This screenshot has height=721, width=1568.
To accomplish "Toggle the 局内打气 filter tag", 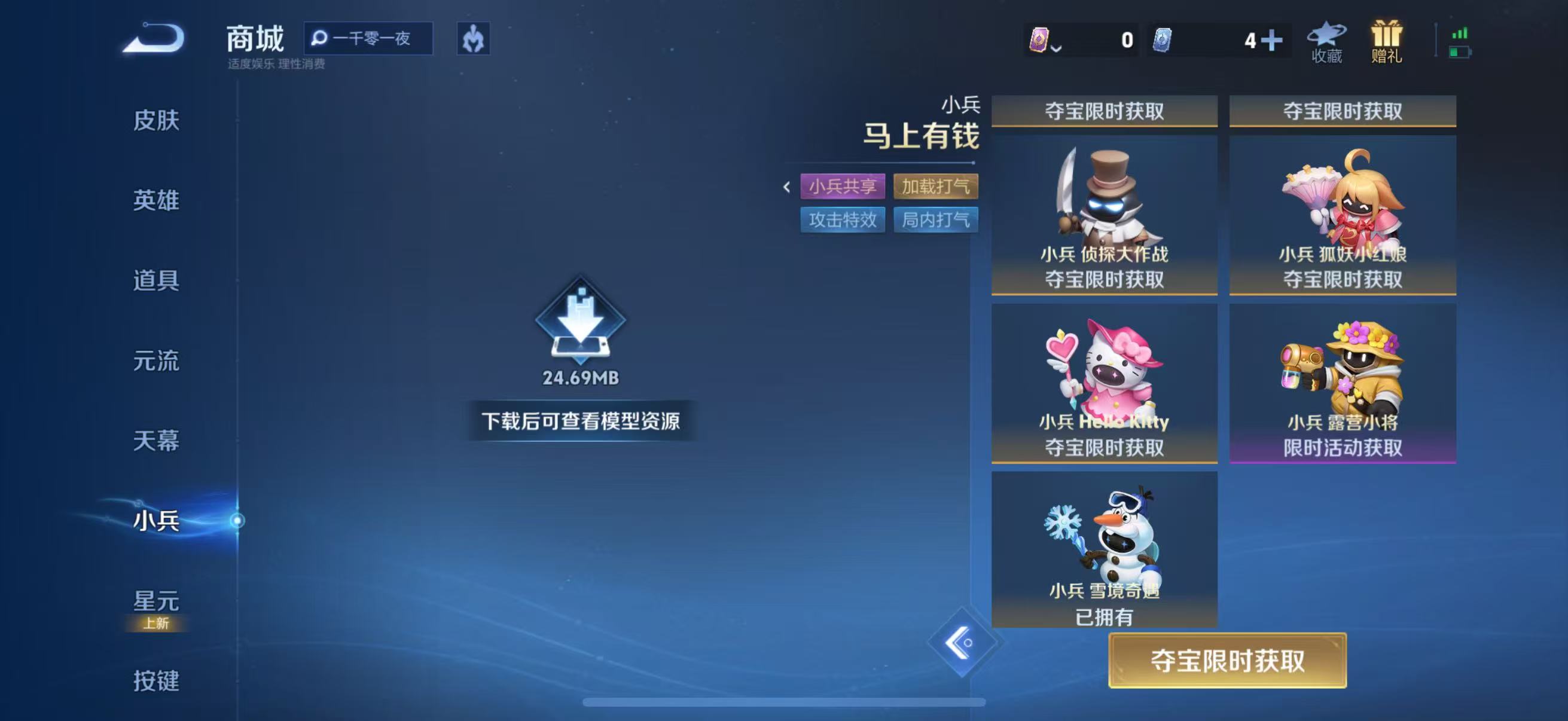I will tap(935, 221).
